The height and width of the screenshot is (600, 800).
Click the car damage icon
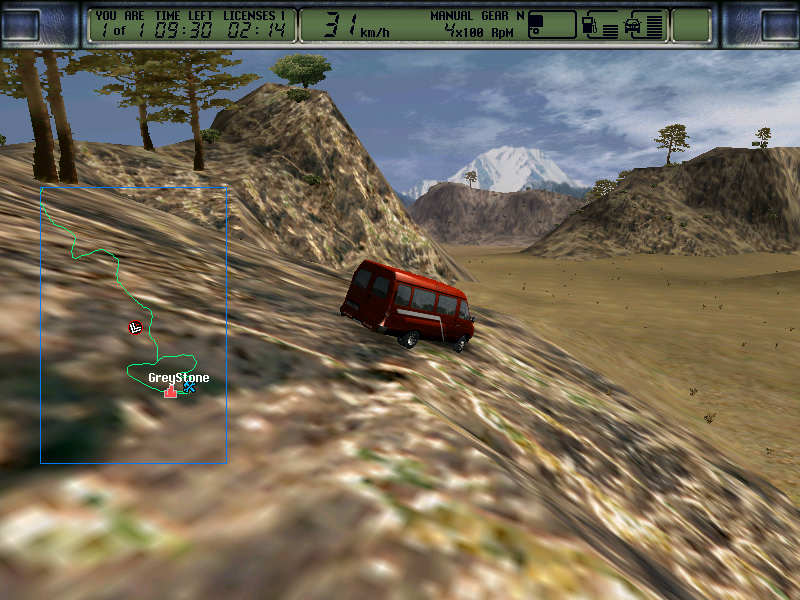633,24
